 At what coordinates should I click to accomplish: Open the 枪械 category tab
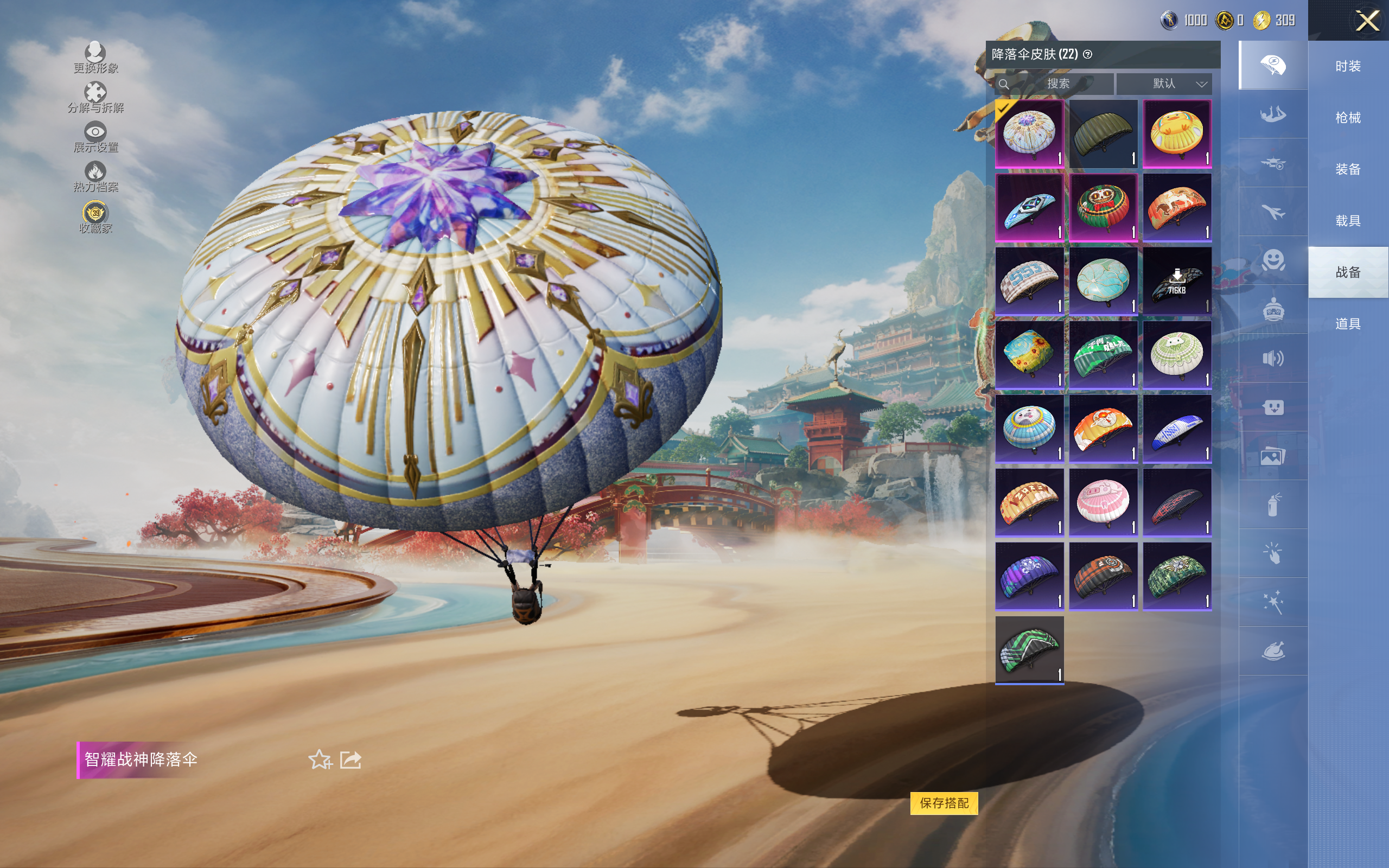1348,118
